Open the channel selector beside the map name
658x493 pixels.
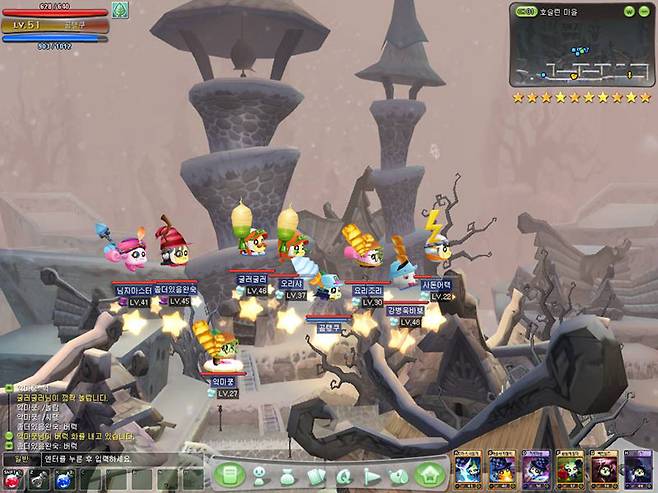[x=526, y=11]
